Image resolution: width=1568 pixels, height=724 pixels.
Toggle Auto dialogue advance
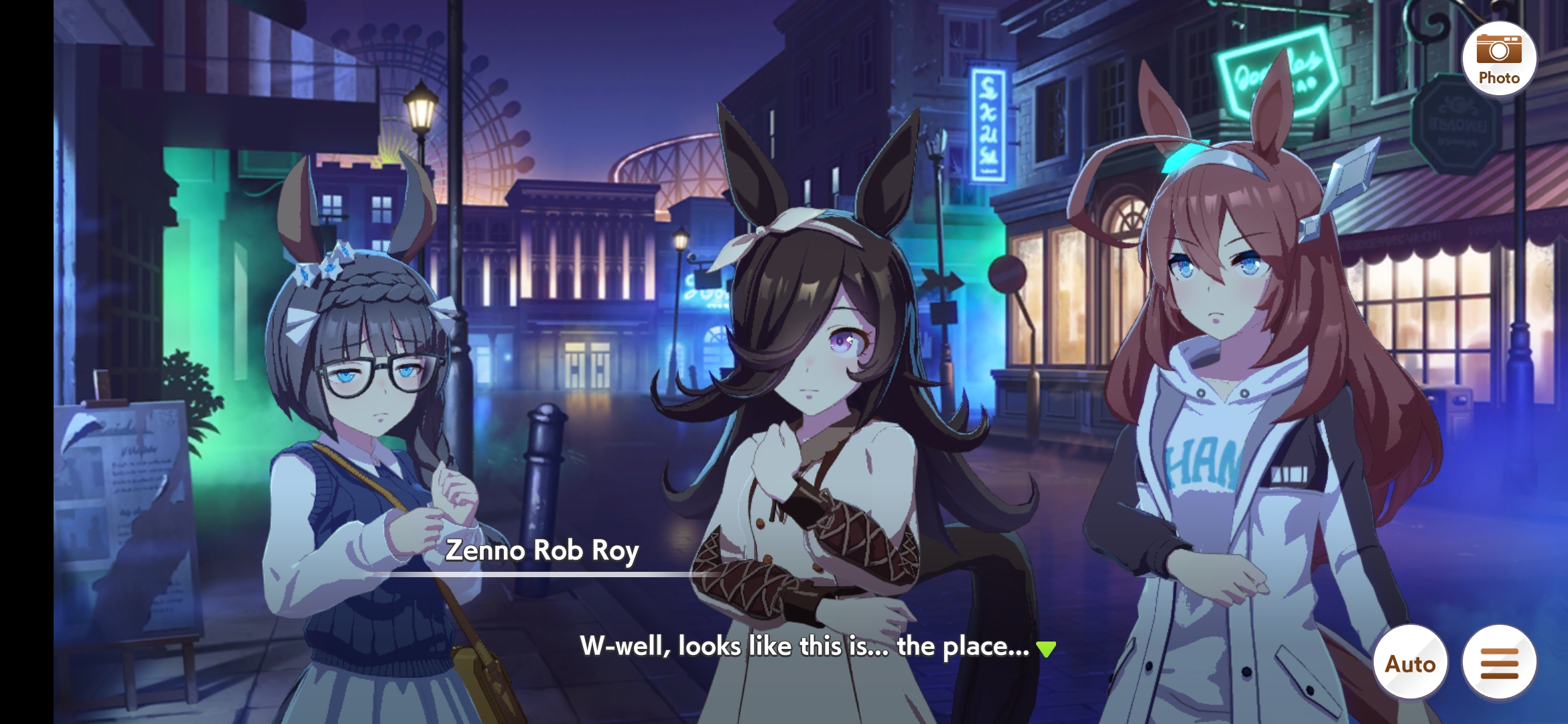(x=1411, y=663)
